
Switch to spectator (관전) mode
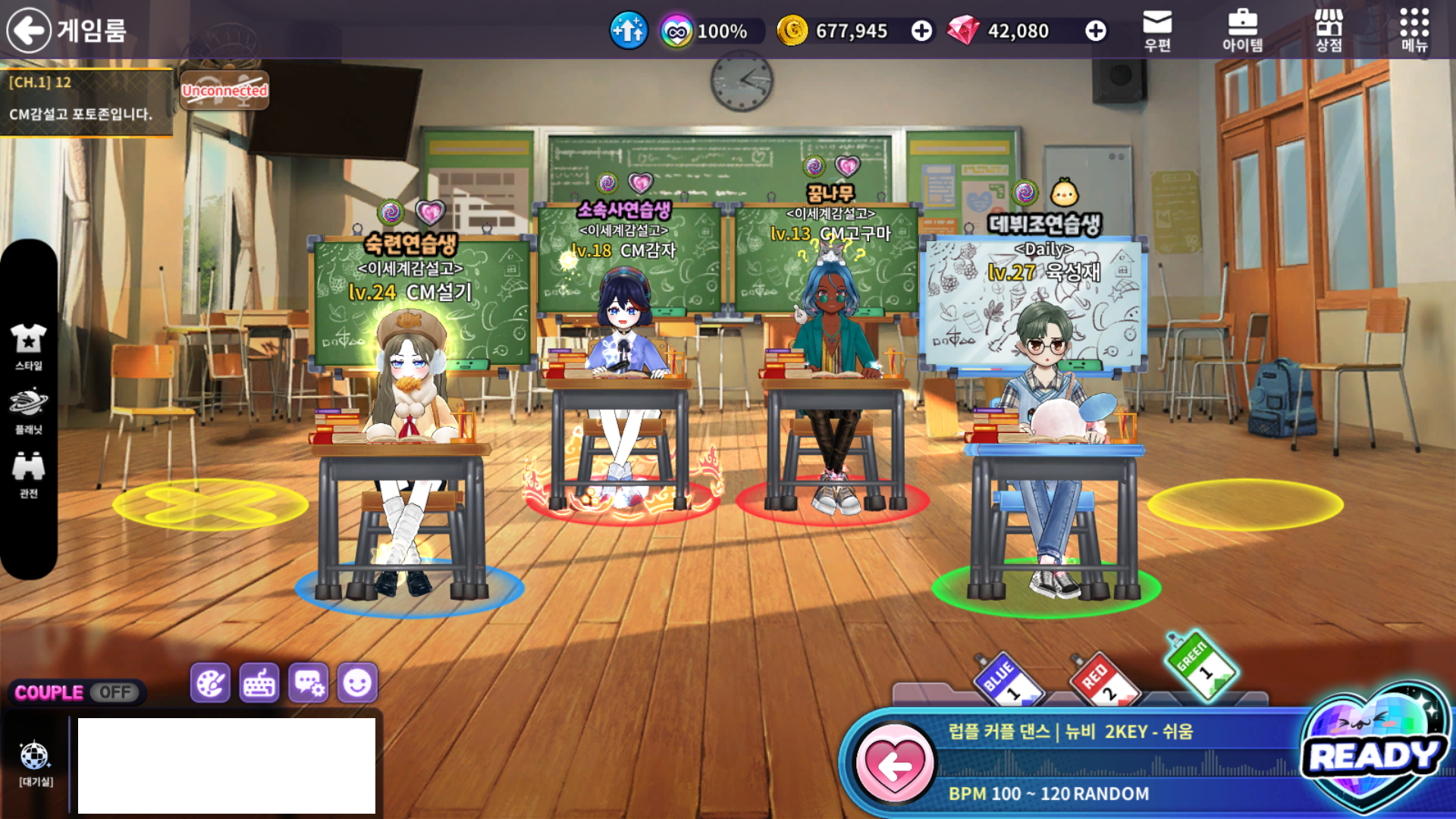pyautogui.click(x=29, y=475)
